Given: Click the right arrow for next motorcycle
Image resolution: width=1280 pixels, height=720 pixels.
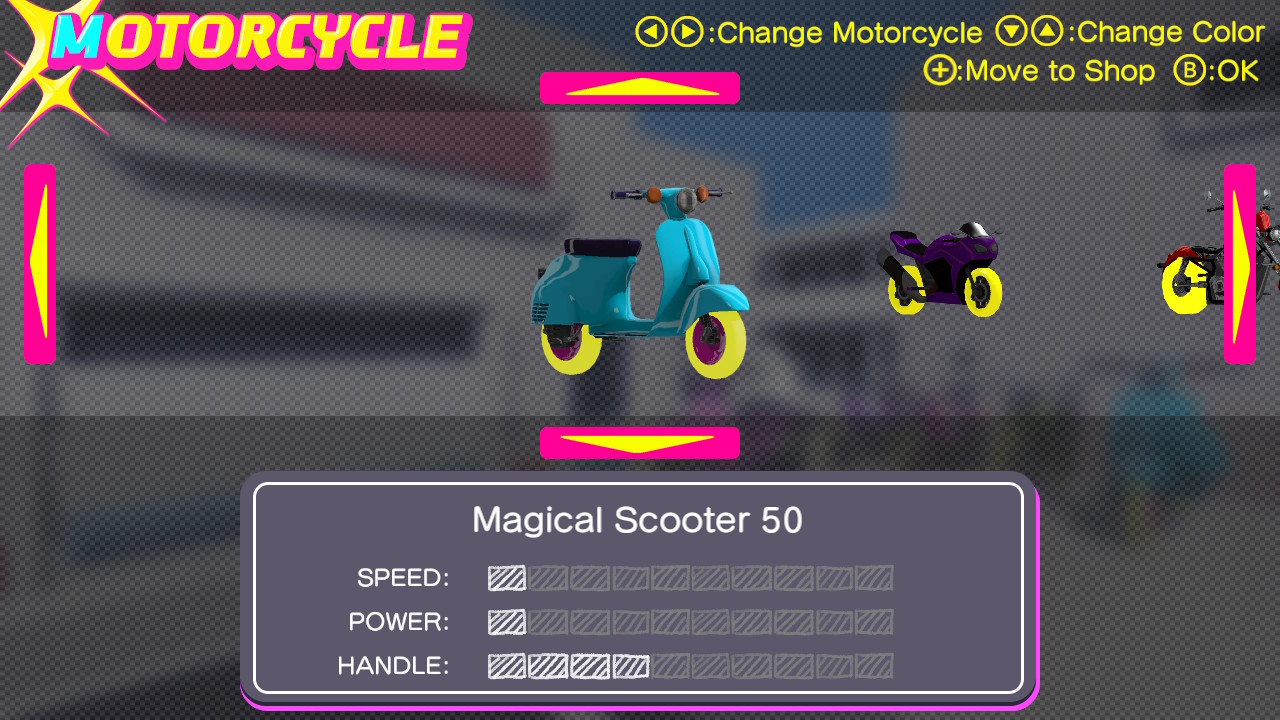Looking at the screenshot, I should (x=1239, y=263).
